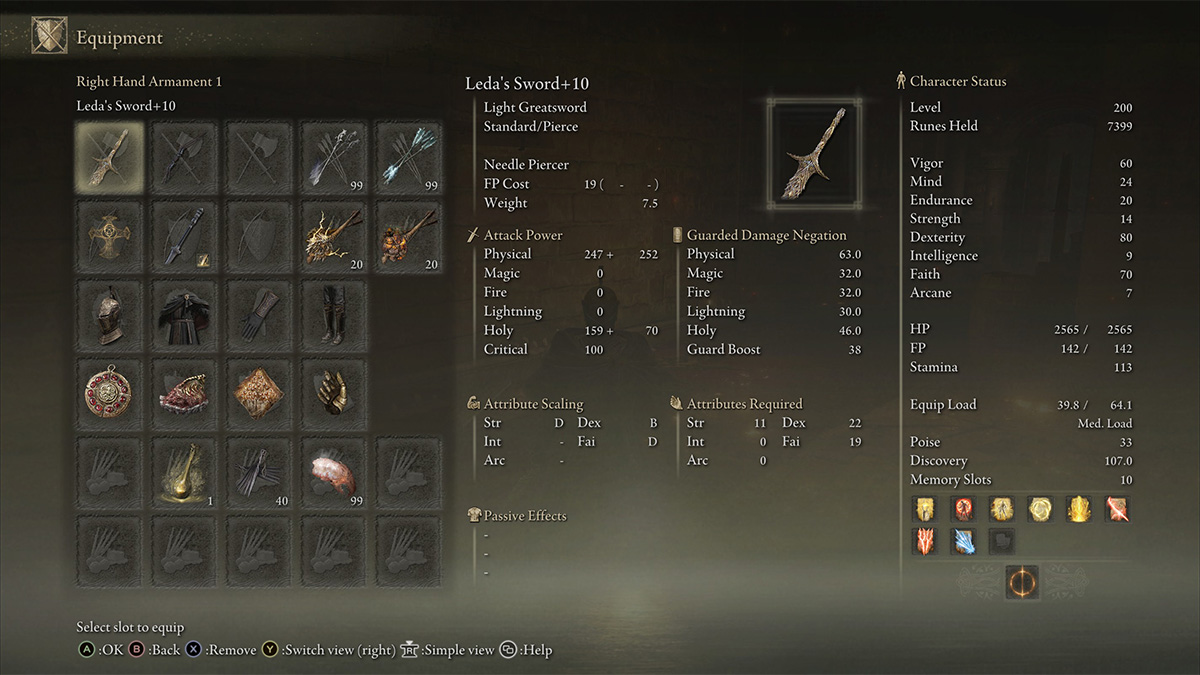
Task: Select the fire bolts ammo slot
Action: click(x=409, y=235)
